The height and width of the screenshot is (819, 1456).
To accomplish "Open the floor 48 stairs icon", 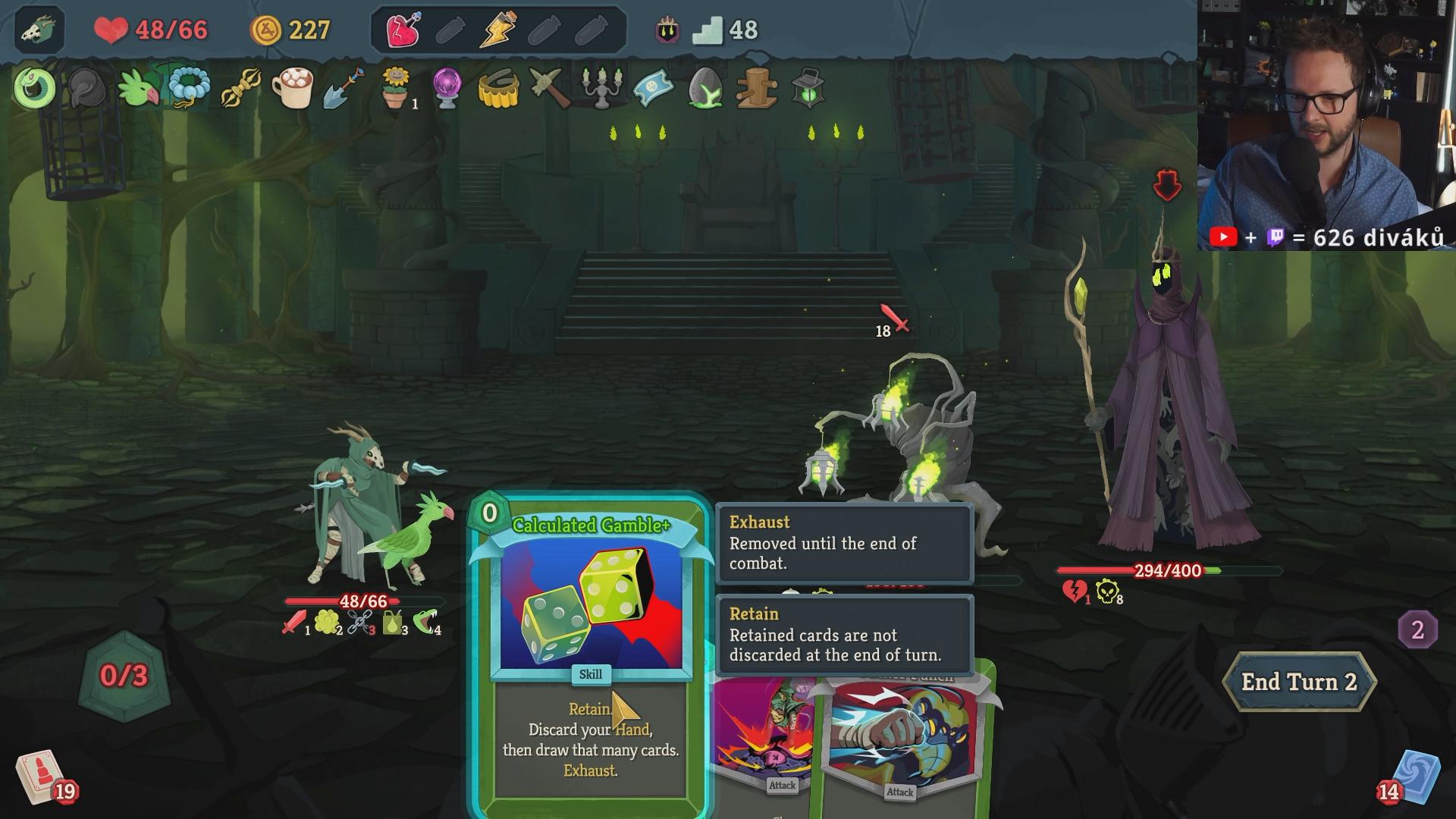I will coord(708,30).
